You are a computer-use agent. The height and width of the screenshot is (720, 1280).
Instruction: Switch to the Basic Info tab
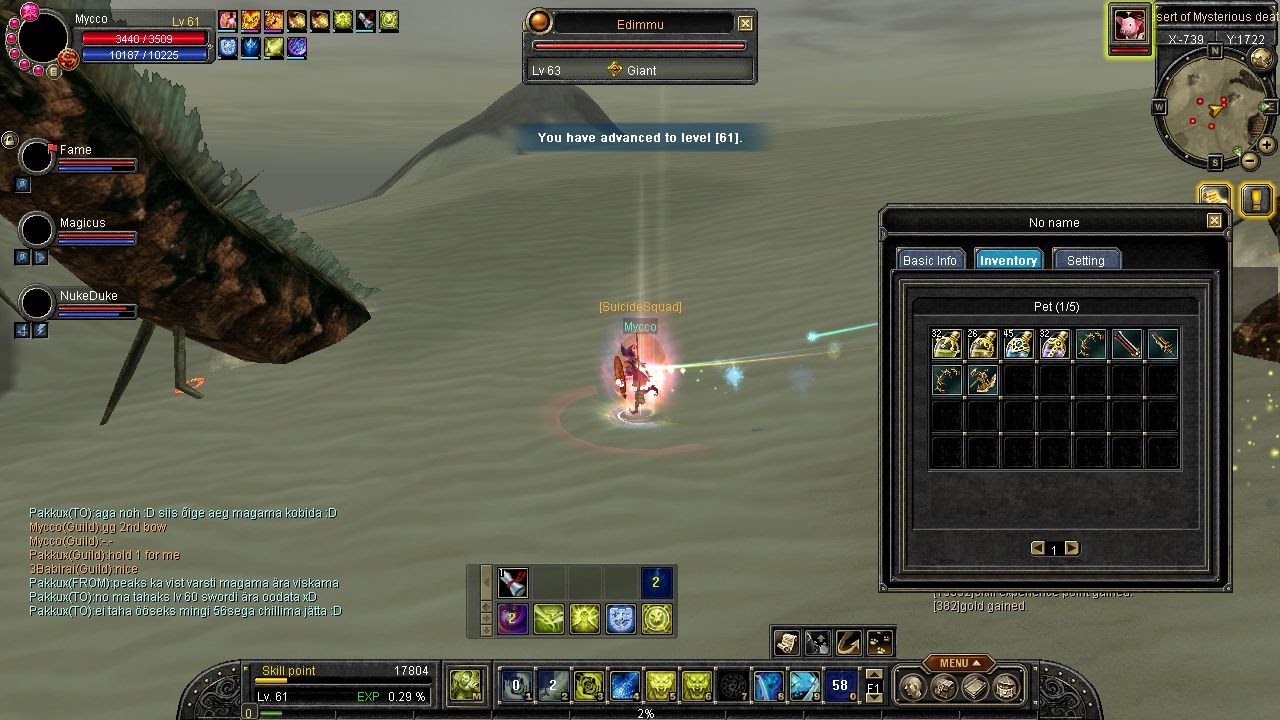click(930, 260)
